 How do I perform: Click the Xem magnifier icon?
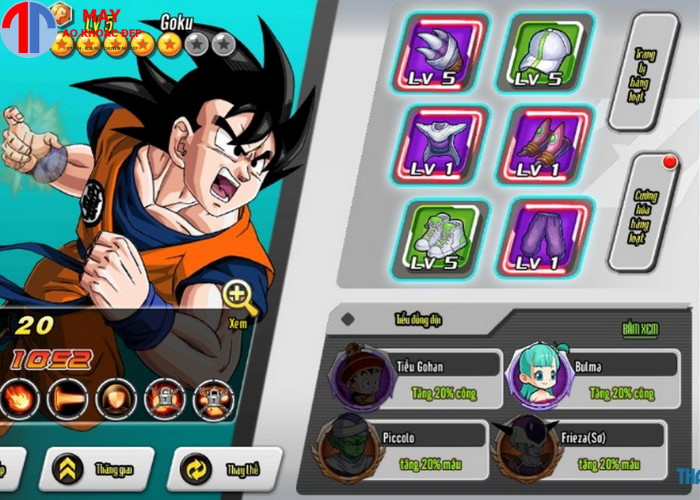pos(238,296)
